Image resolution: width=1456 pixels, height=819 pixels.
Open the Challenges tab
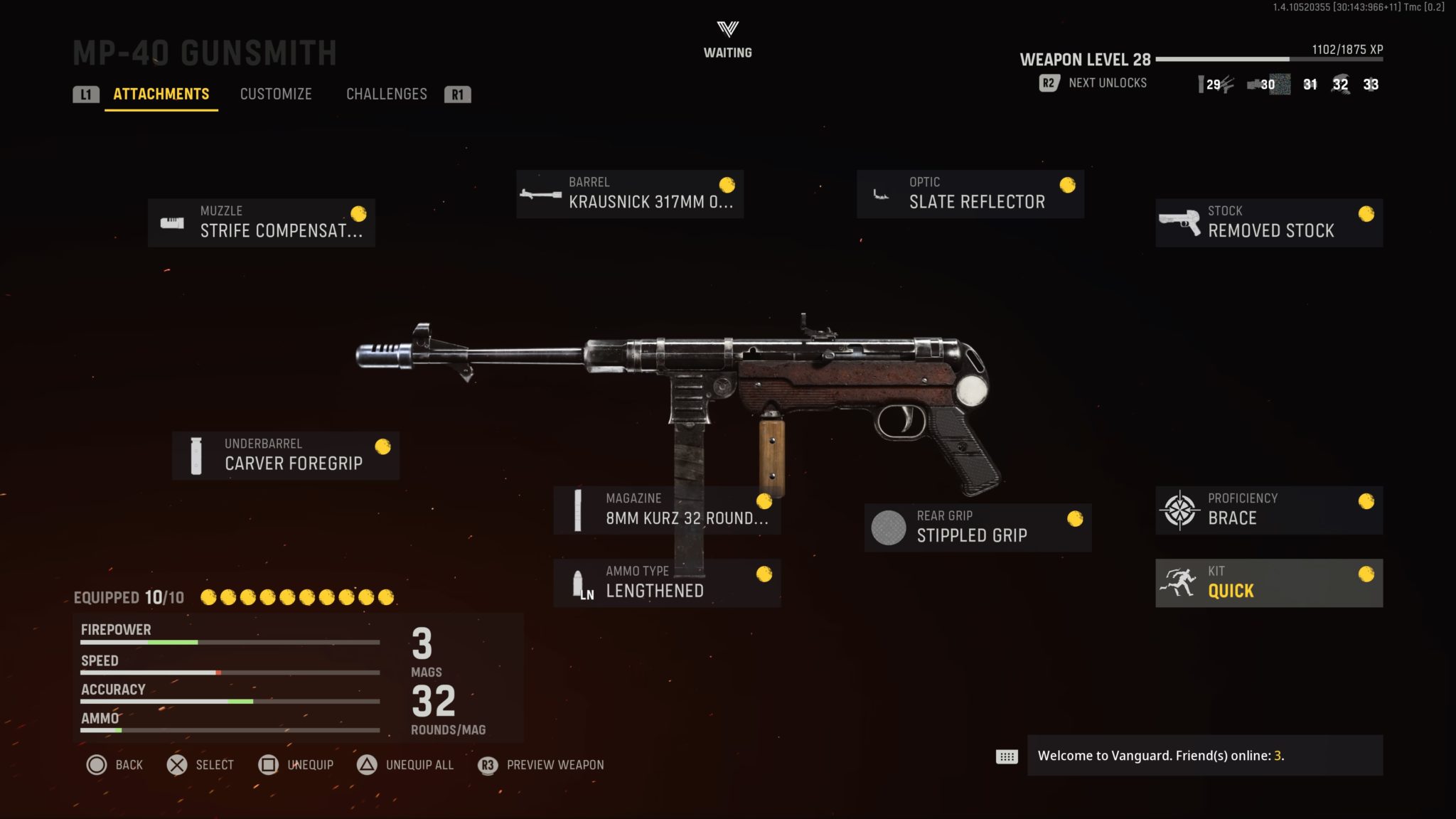[x=387, y=94]
